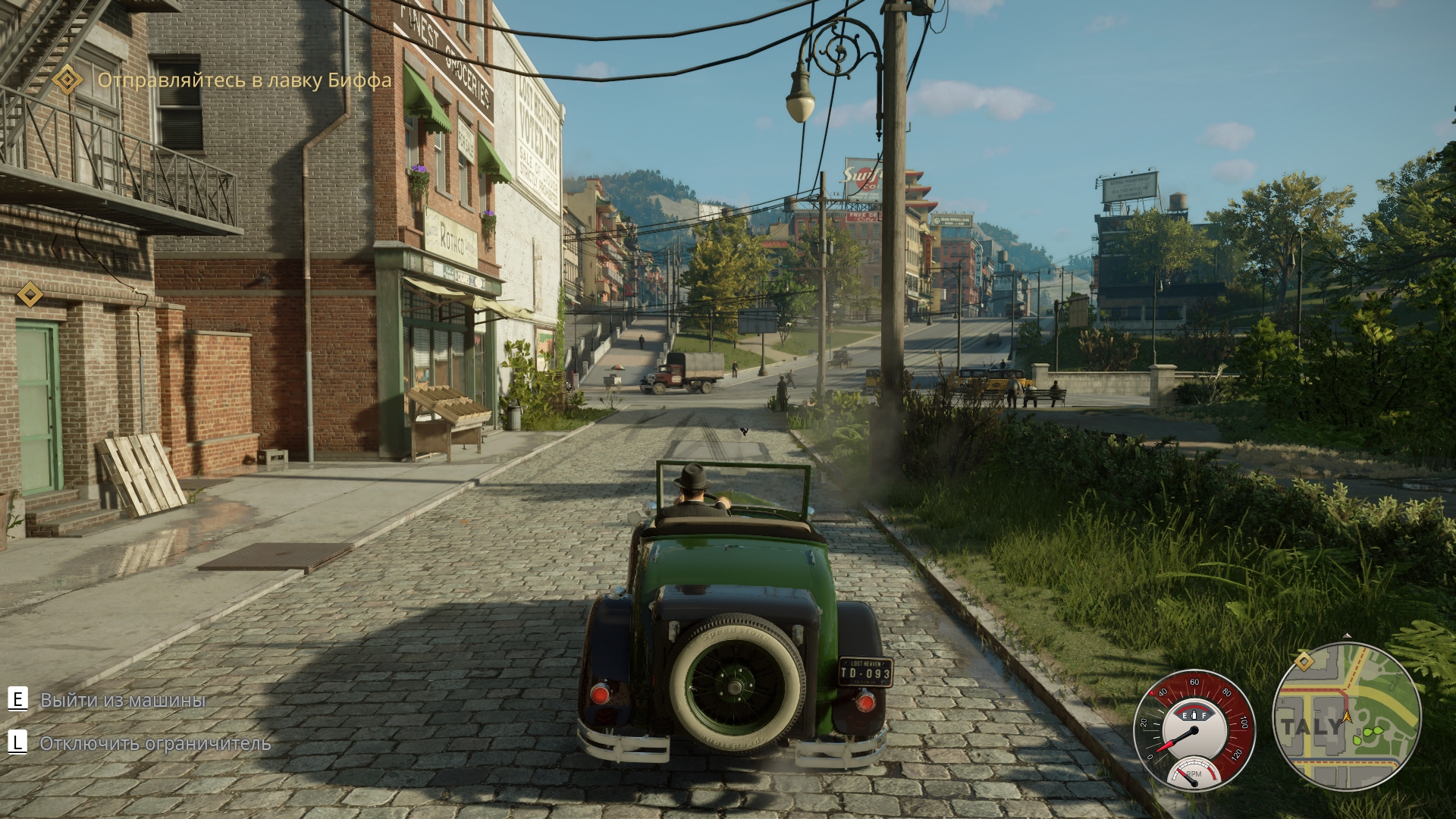1456x819 pixels.
Task: Click the diamond waypoint marker over the green door
Action: point(30,294)
